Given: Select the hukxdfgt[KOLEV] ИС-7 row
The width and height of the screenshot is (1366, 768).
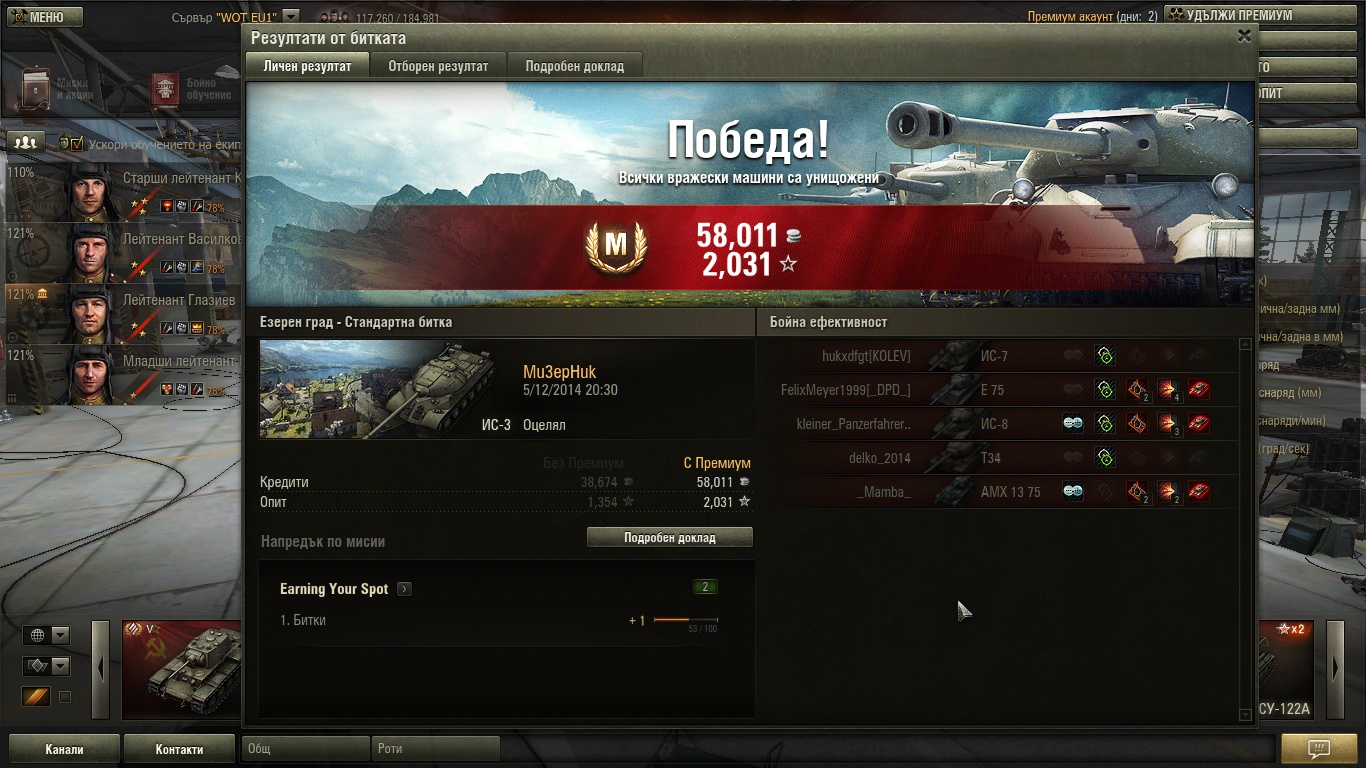Looking at the screenshot, I should [1000, 356].
